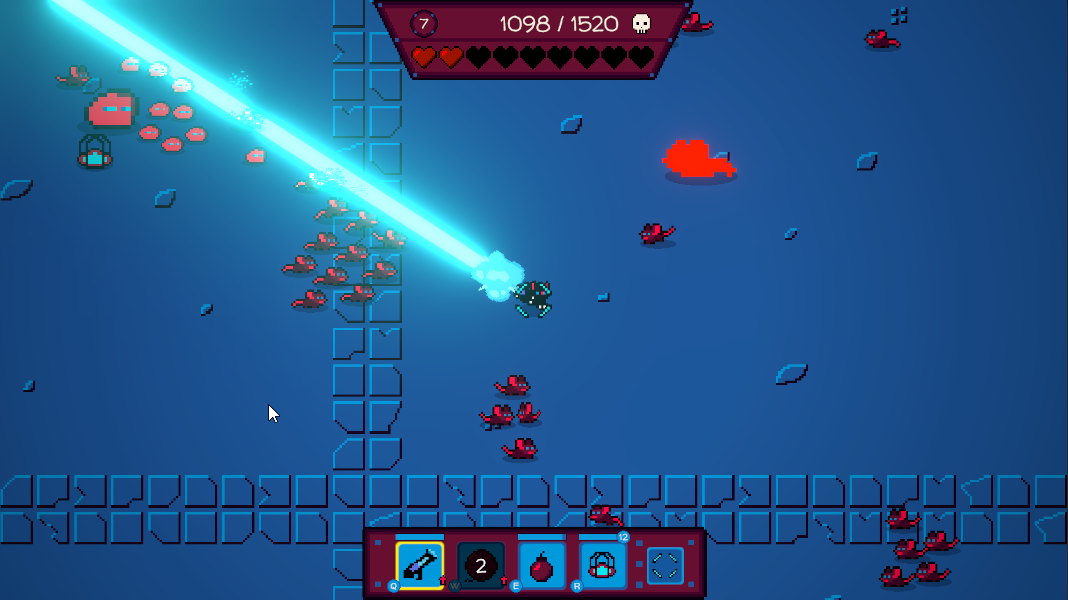This screenshot has width=1068, height=600.
Task: Choose the ability slot on cooldown showing 2
Action: (481, 566)
